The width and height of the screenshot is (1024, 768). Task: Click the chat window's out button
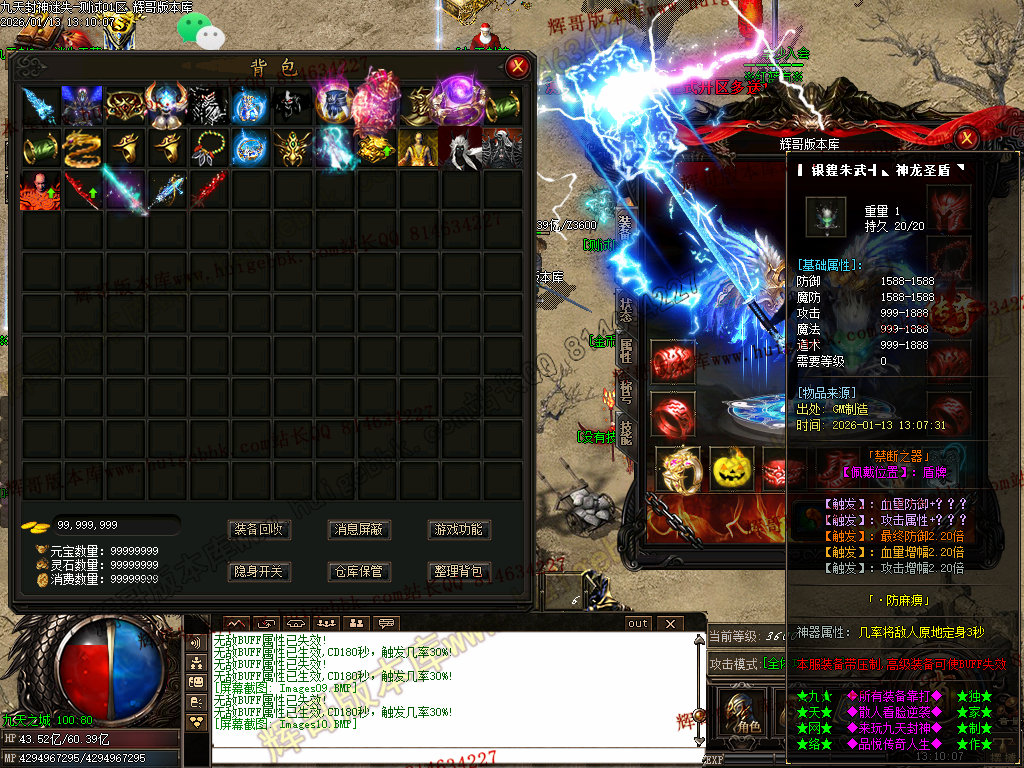(638, 623)
